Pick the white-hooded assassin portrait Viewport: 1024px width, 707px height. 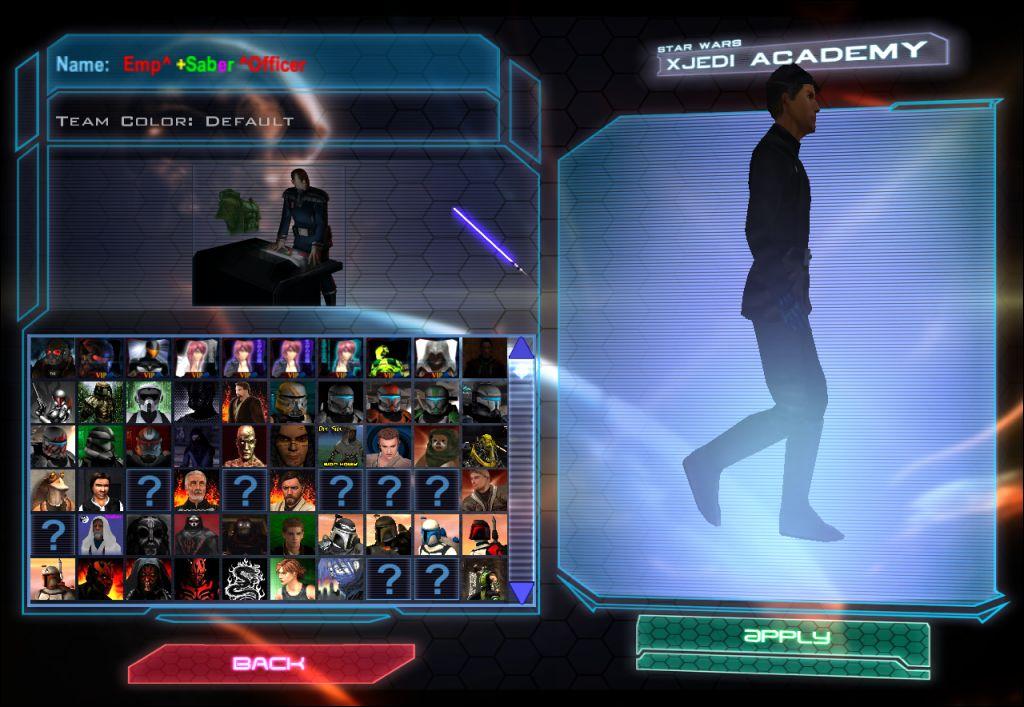click(x=436, y=357)
